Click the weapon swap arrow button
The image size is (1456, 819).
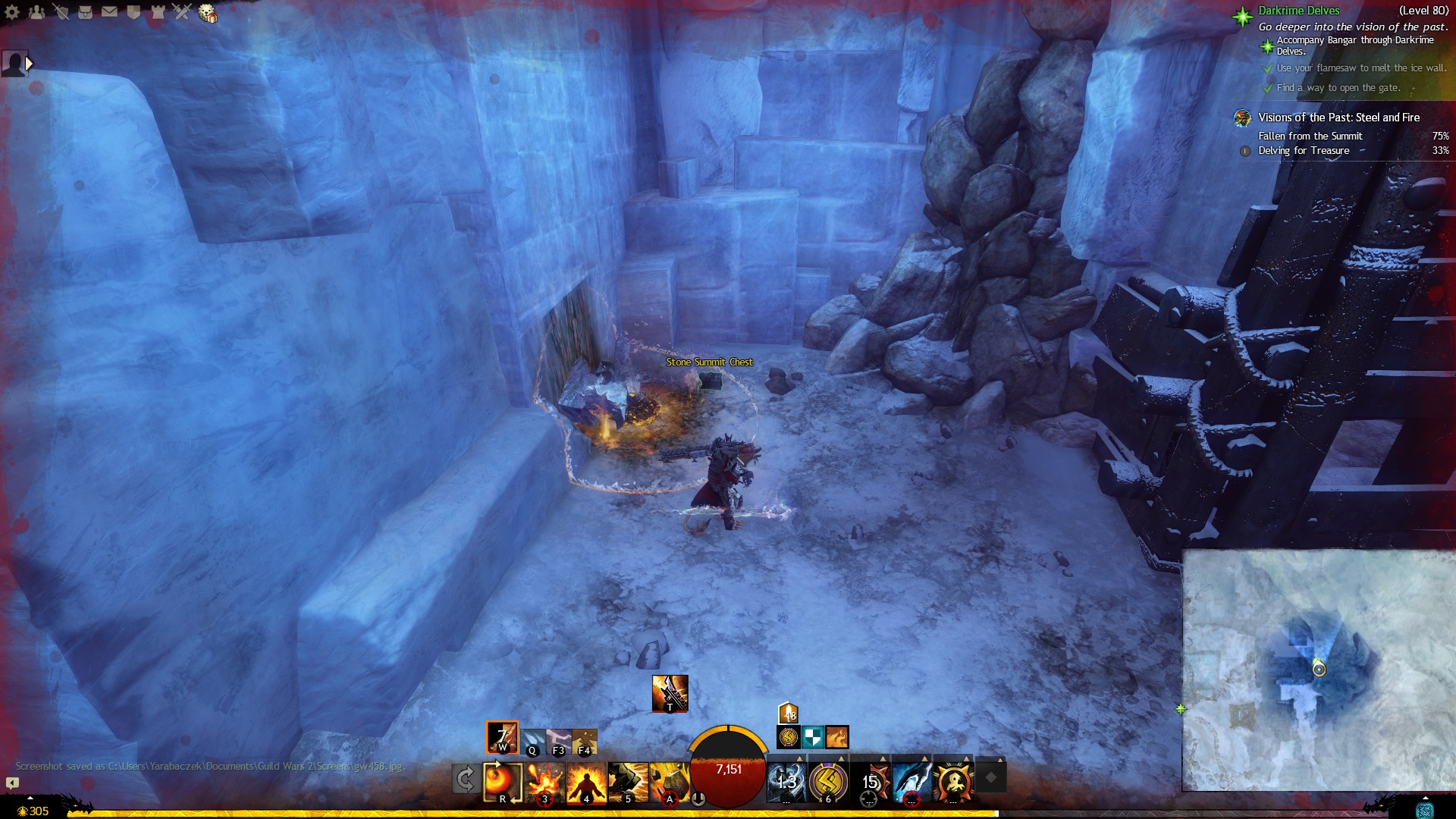click(x=465, y=779)
